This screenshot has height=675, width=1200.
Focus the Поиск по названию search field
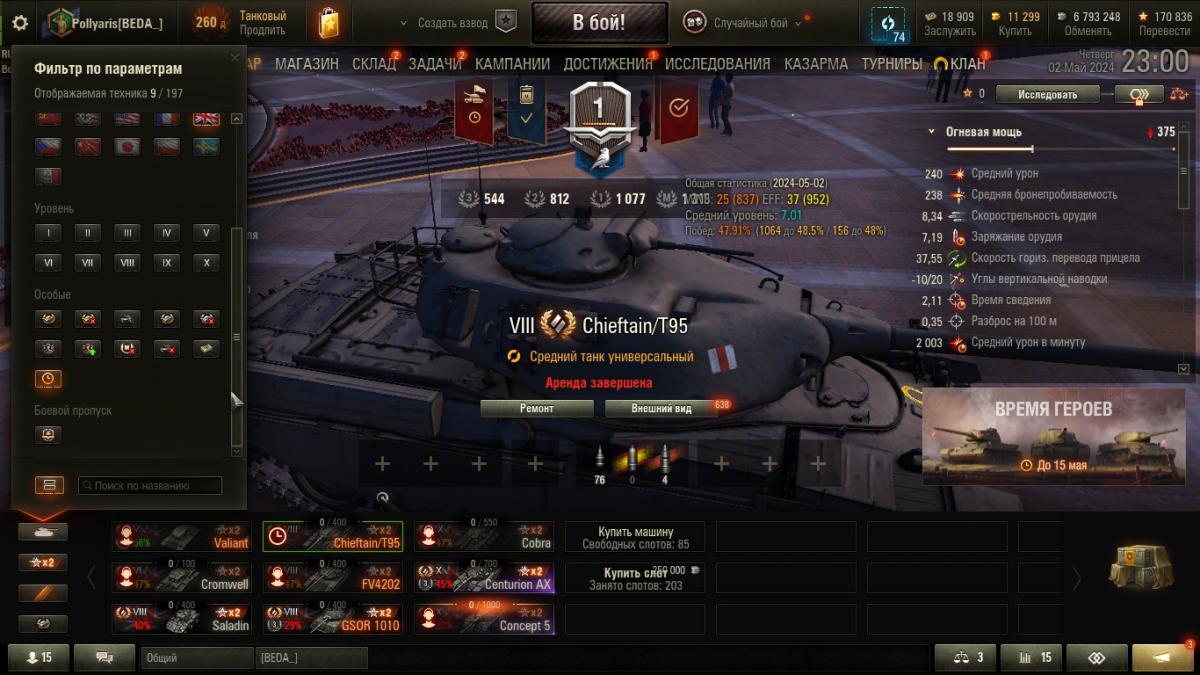point(150,485)
